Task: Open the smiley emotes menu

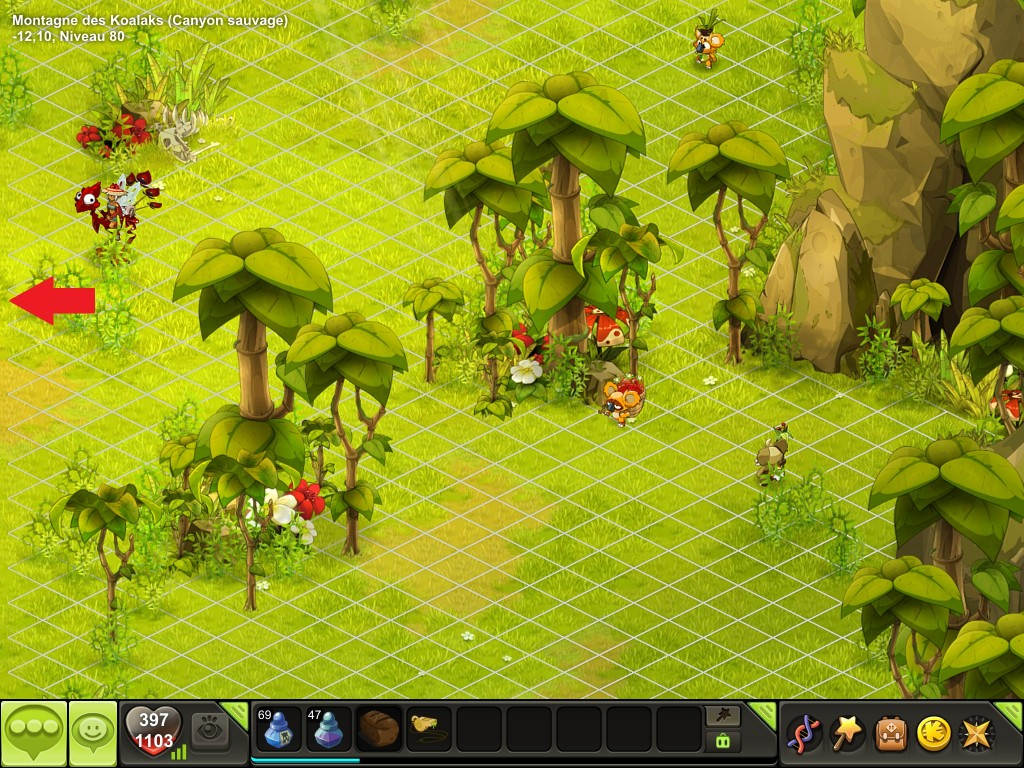Action: tap(93, 733)
